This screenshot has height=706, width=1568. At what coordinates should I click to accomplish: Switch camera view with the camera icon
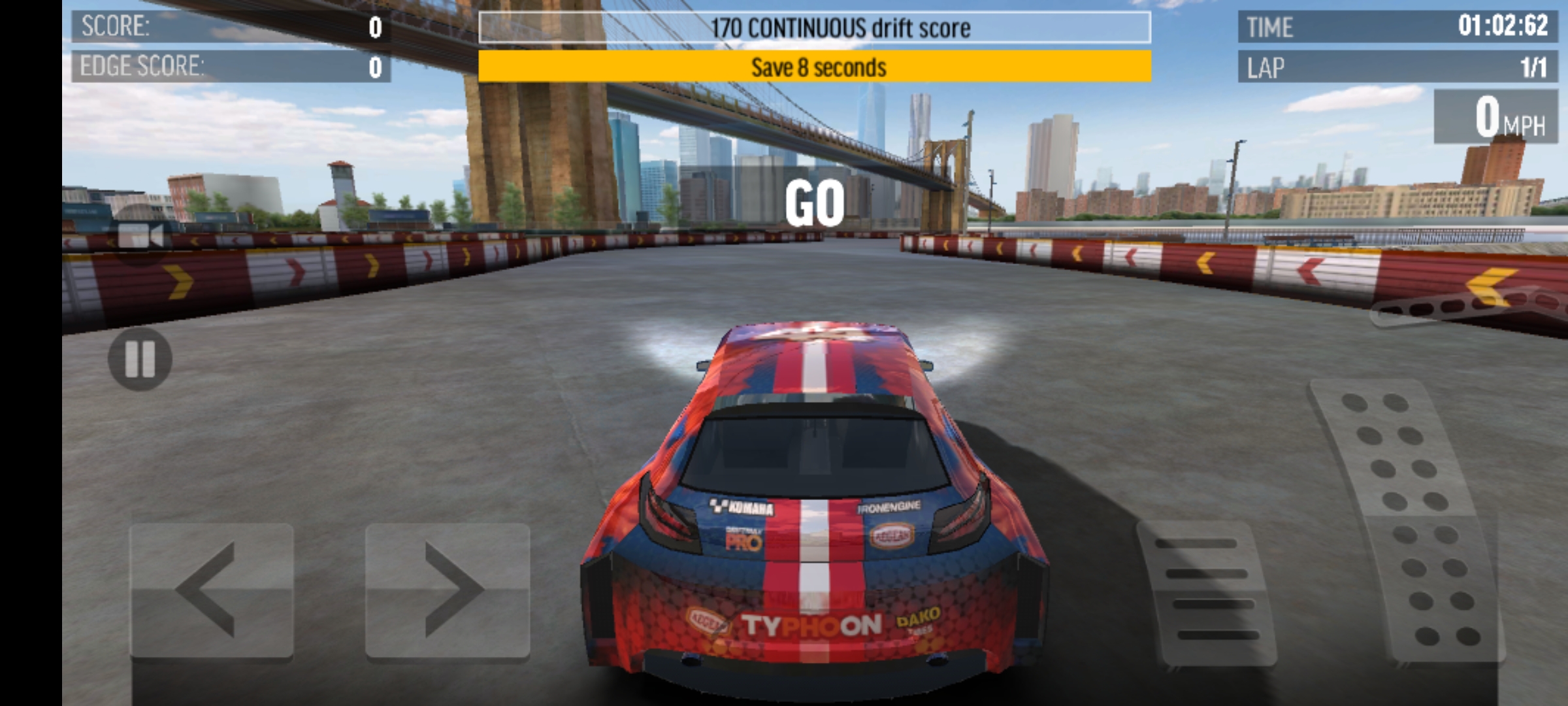click(x=140, y=235)
